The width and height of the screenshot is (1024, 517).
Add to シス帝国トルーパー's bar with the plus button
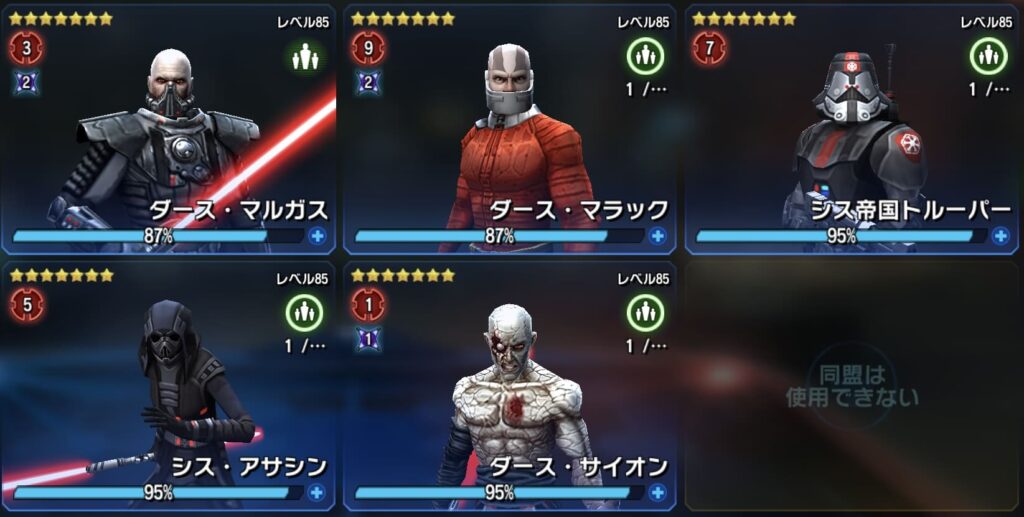999,236
